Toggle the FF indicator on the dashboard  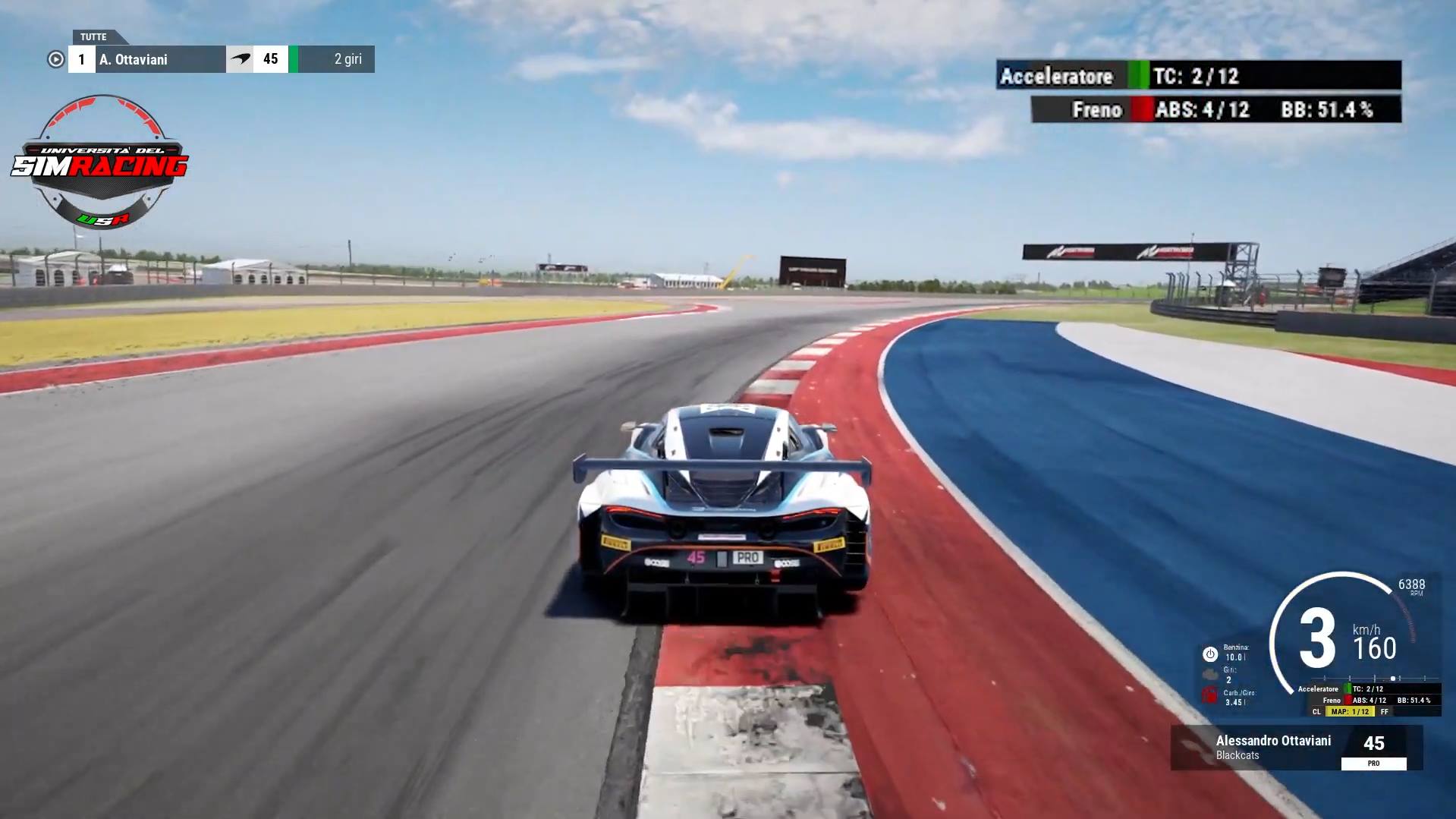point(1385,712)
